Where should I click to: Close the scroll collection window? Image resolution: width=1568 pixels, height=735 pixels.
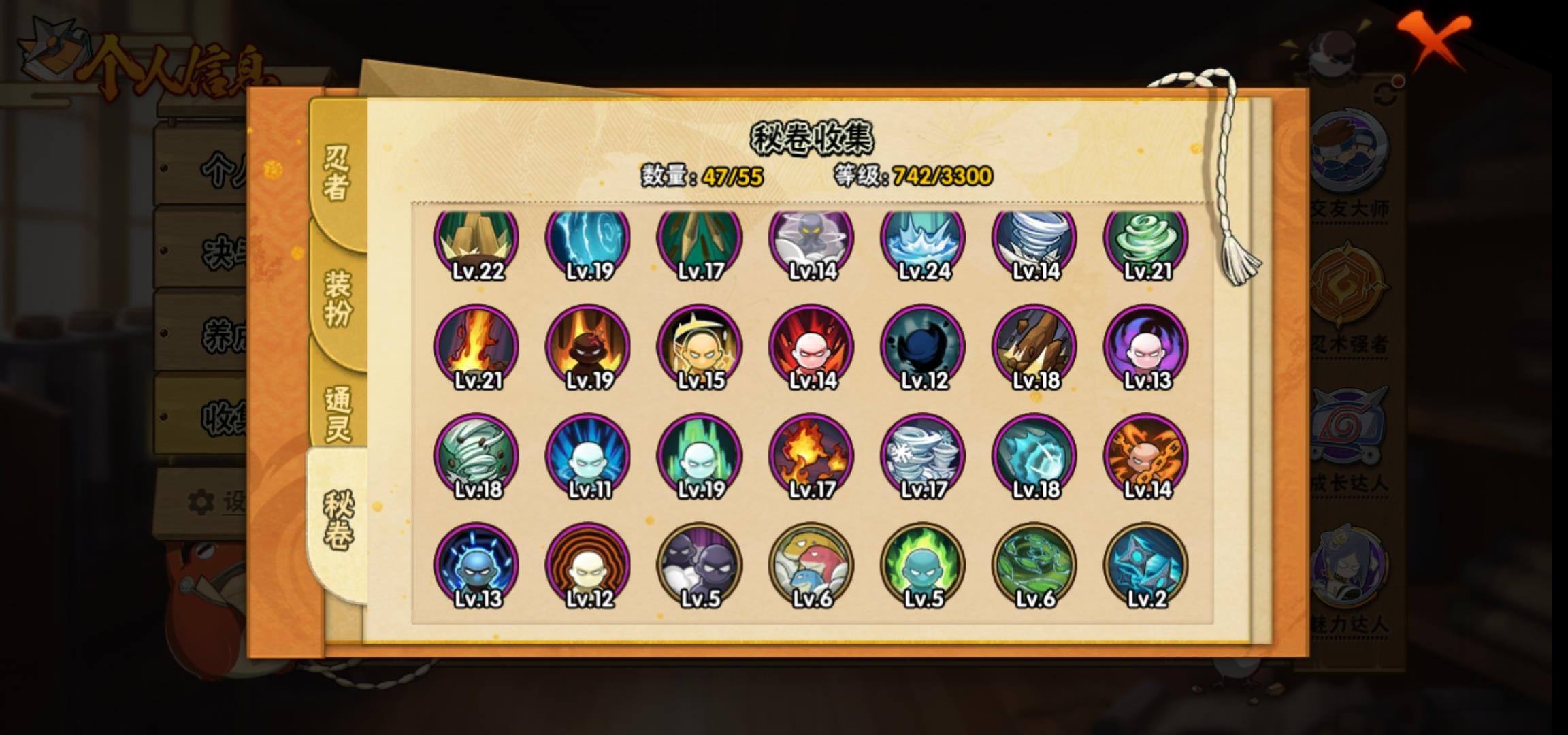(1436, 39)
